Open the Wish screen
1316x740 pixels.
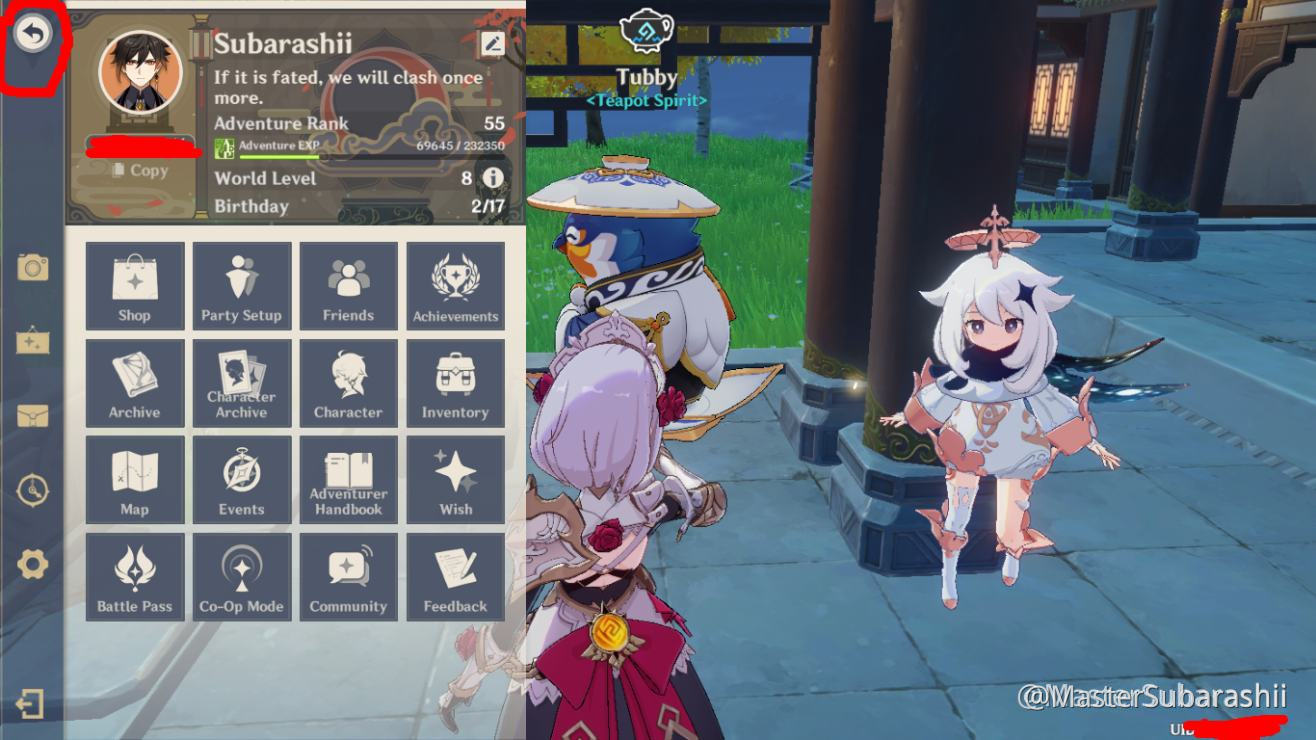pyautogui.click(x=455, y=479)
